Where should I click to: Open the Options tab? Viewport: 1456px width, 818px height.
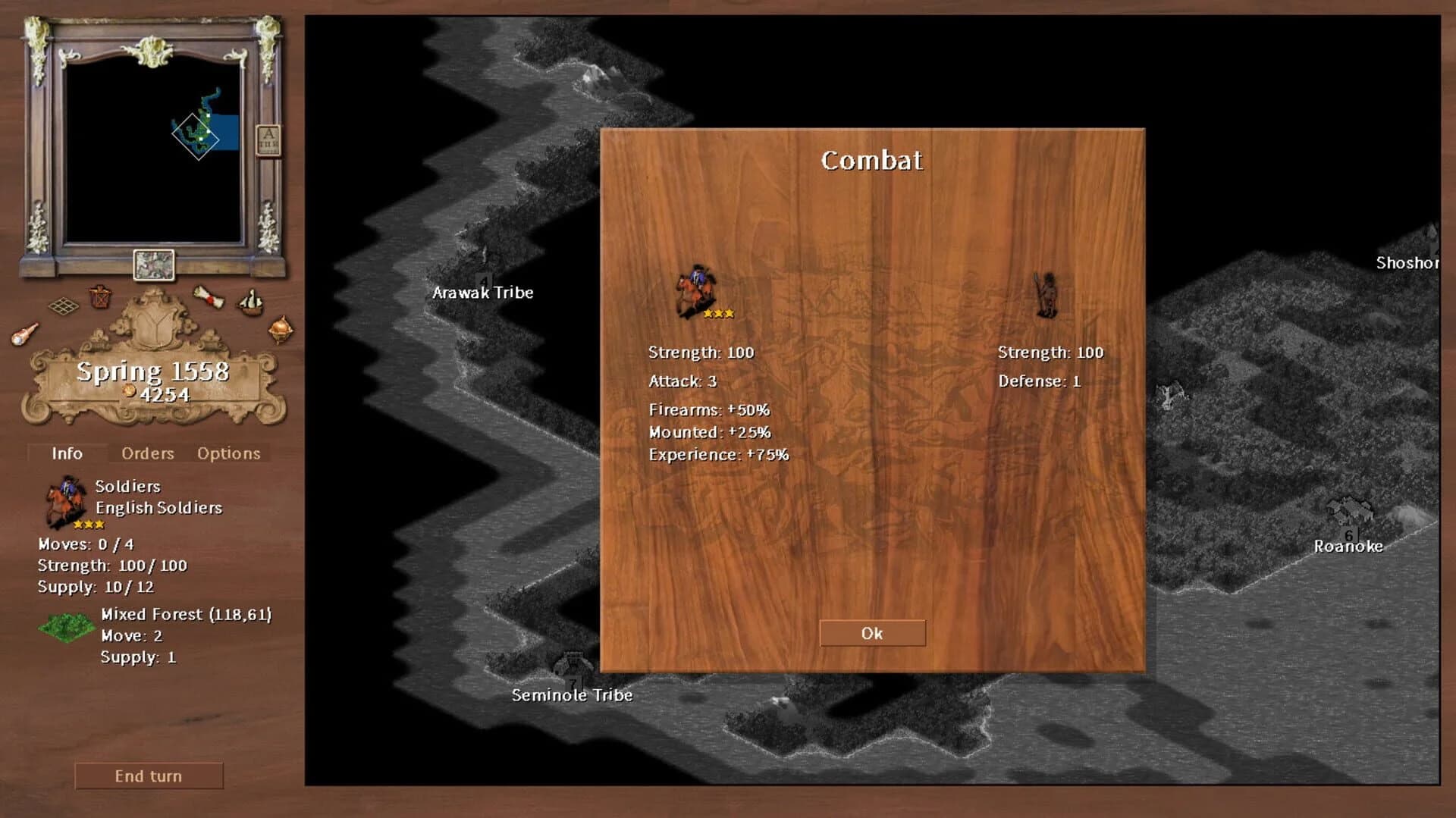pyautogui.click(x=228, y=453)
